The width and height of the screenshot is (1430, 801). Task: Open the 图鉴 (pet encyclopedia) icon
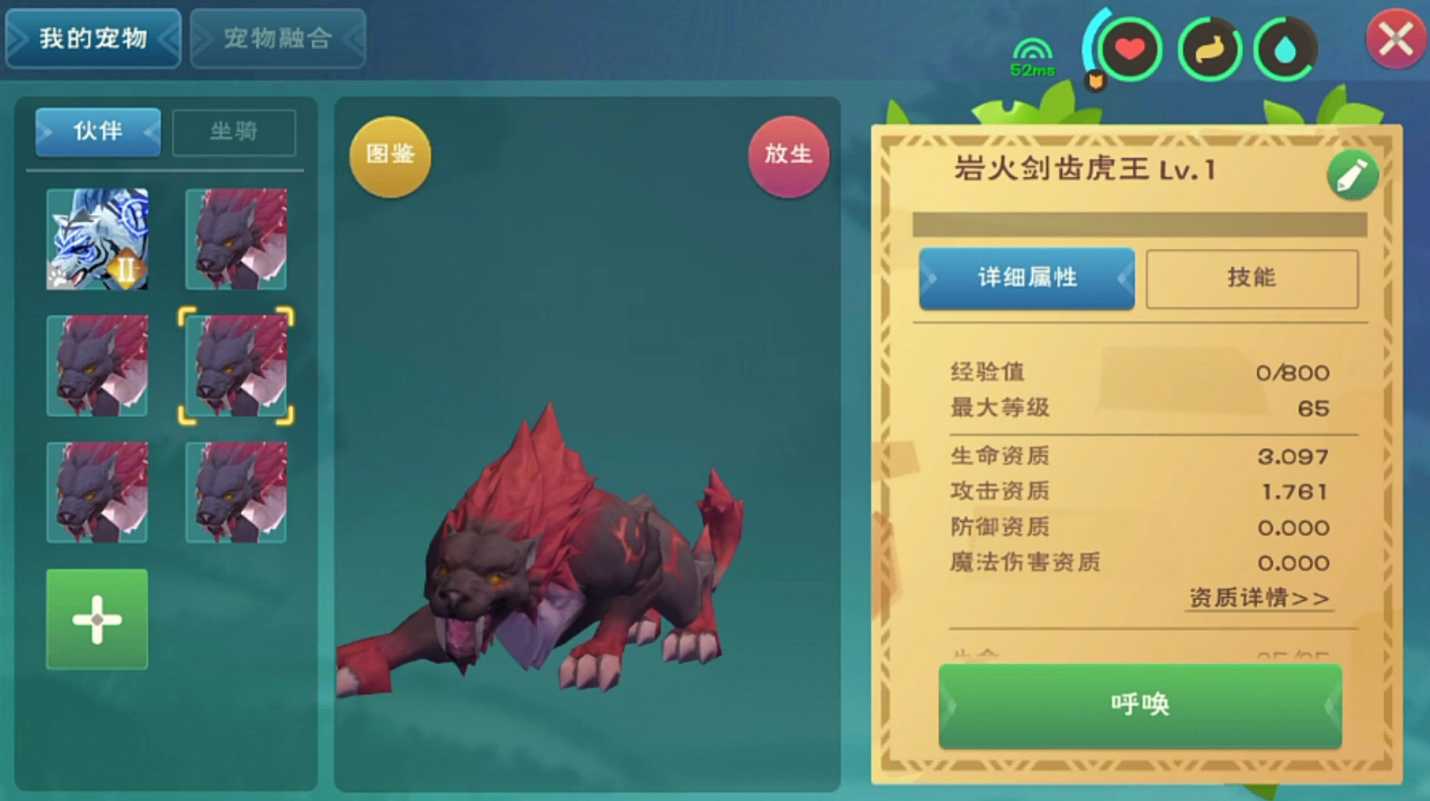pos(389,156)
